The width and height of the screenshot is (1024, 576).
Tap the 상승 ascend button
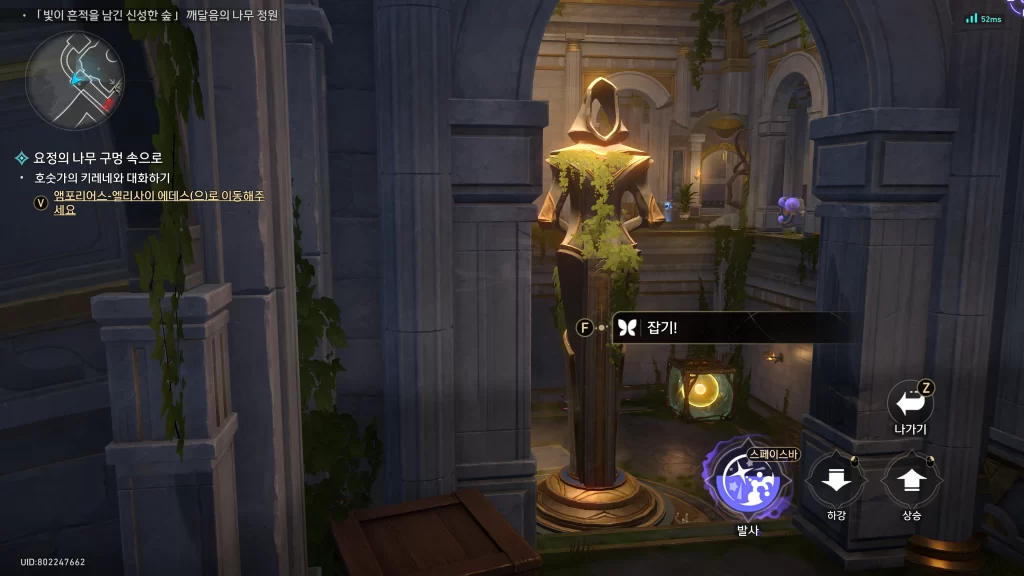910,481
